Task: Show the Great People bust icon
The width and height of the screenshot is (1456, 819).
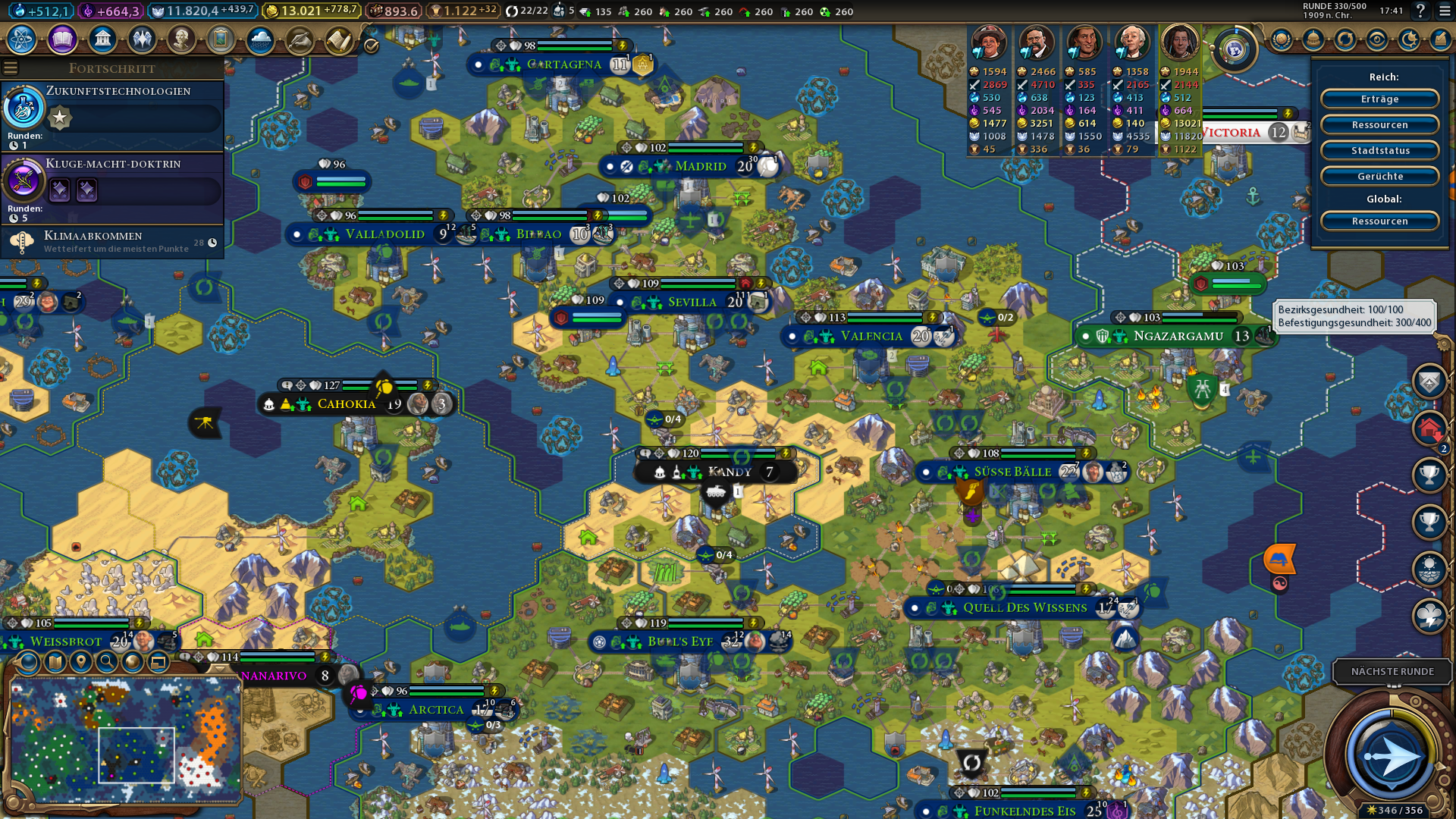Action: pyautogui.click(x=181, y=39)
